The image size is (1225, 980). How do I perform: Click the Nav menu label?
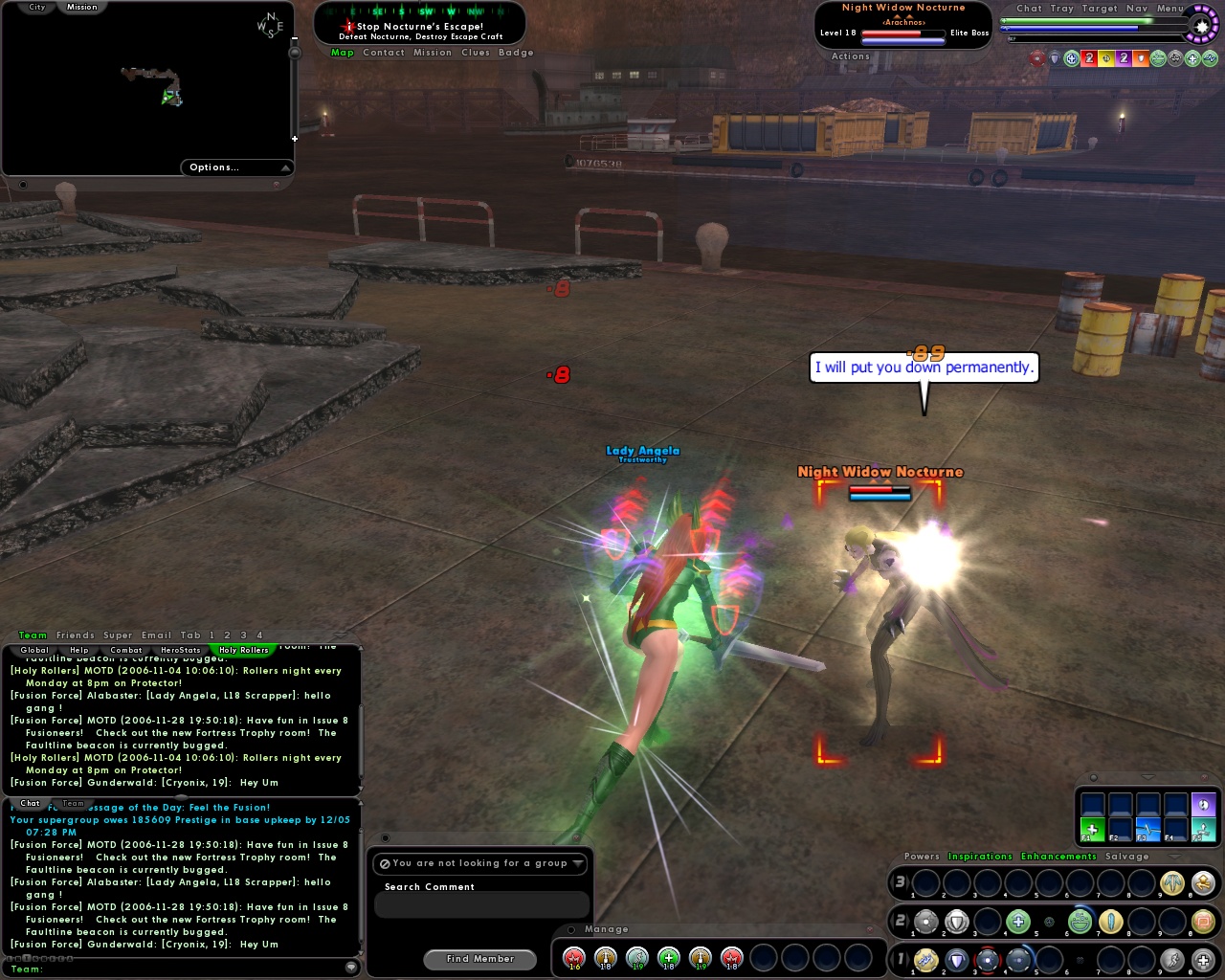[1137, 8]
